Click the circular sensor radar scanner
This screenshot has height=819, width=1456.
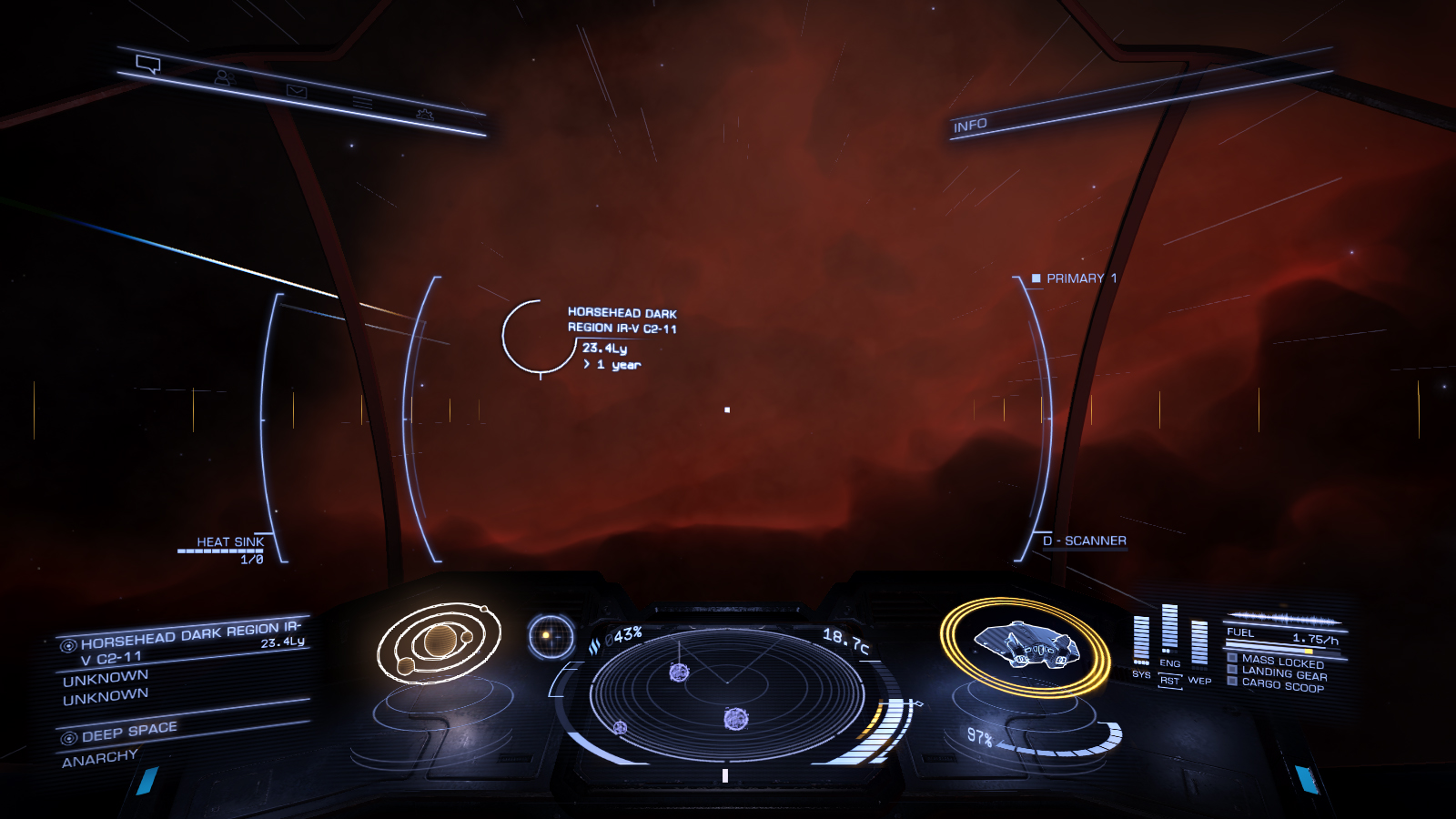tap(726, 696)
